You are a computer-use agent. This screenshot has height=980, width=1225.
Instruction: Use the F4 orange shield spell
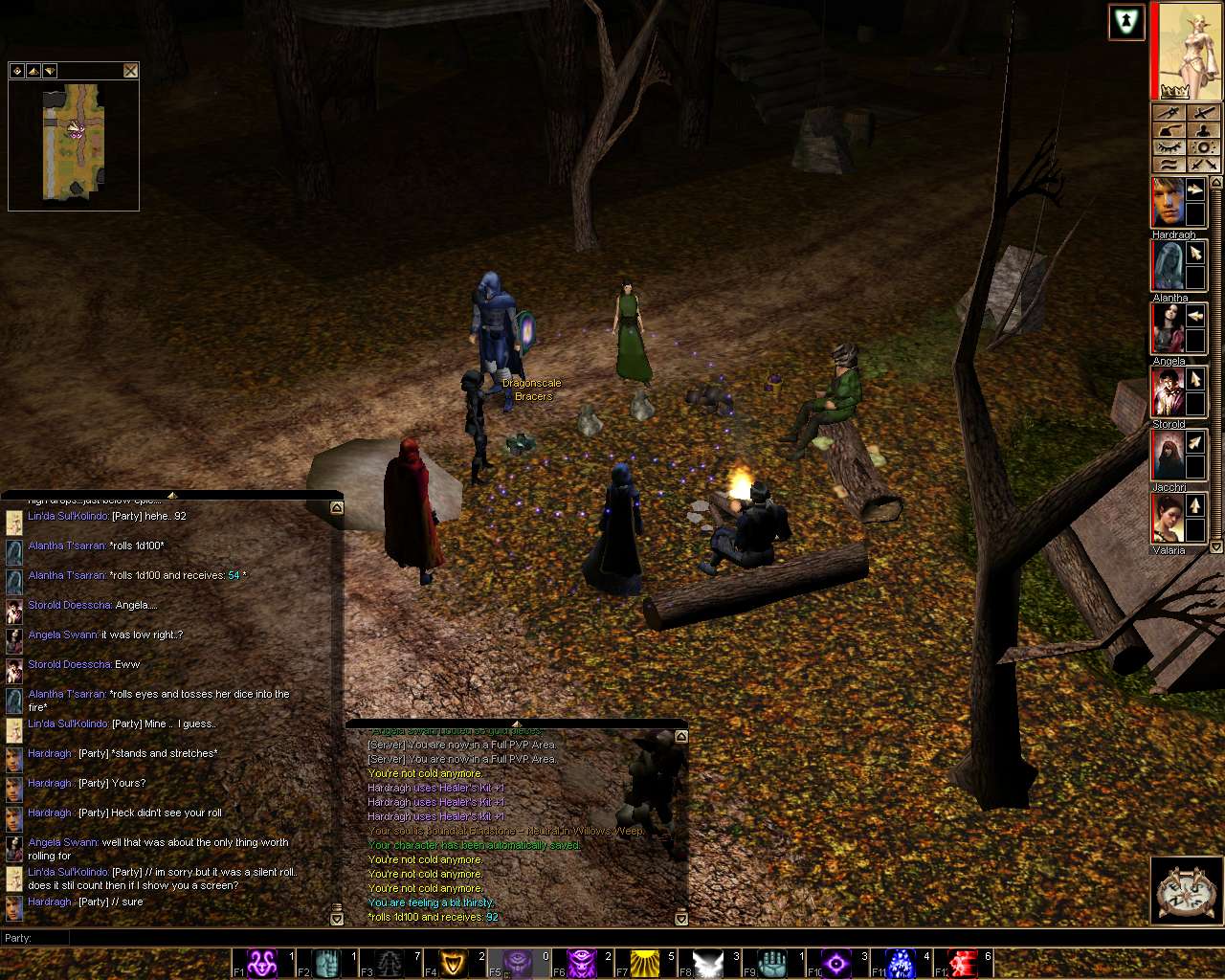[x=455, y=963]
